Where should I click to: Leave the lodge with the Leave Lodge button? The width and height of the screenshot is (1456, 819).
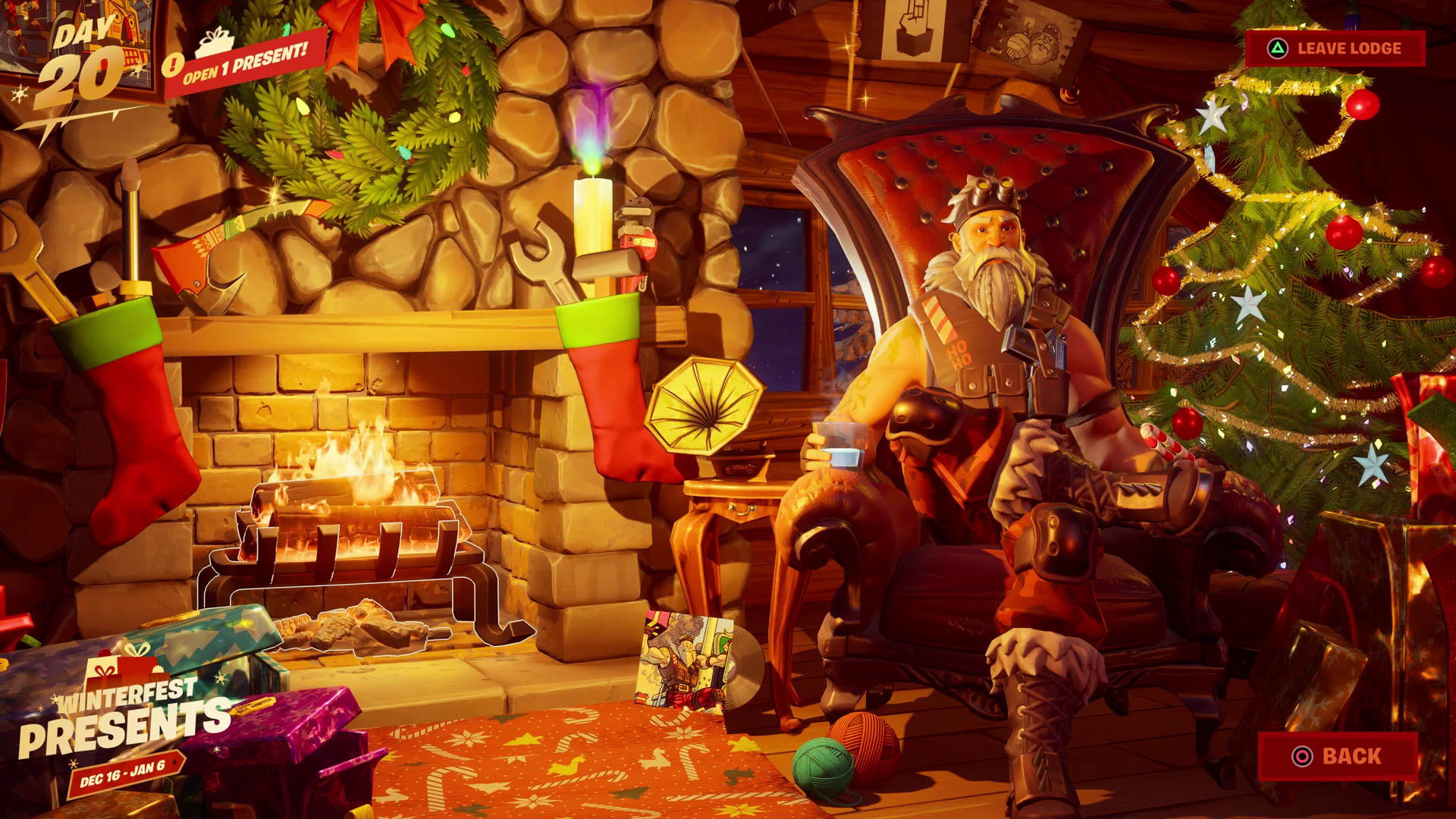coord(1335,49)
